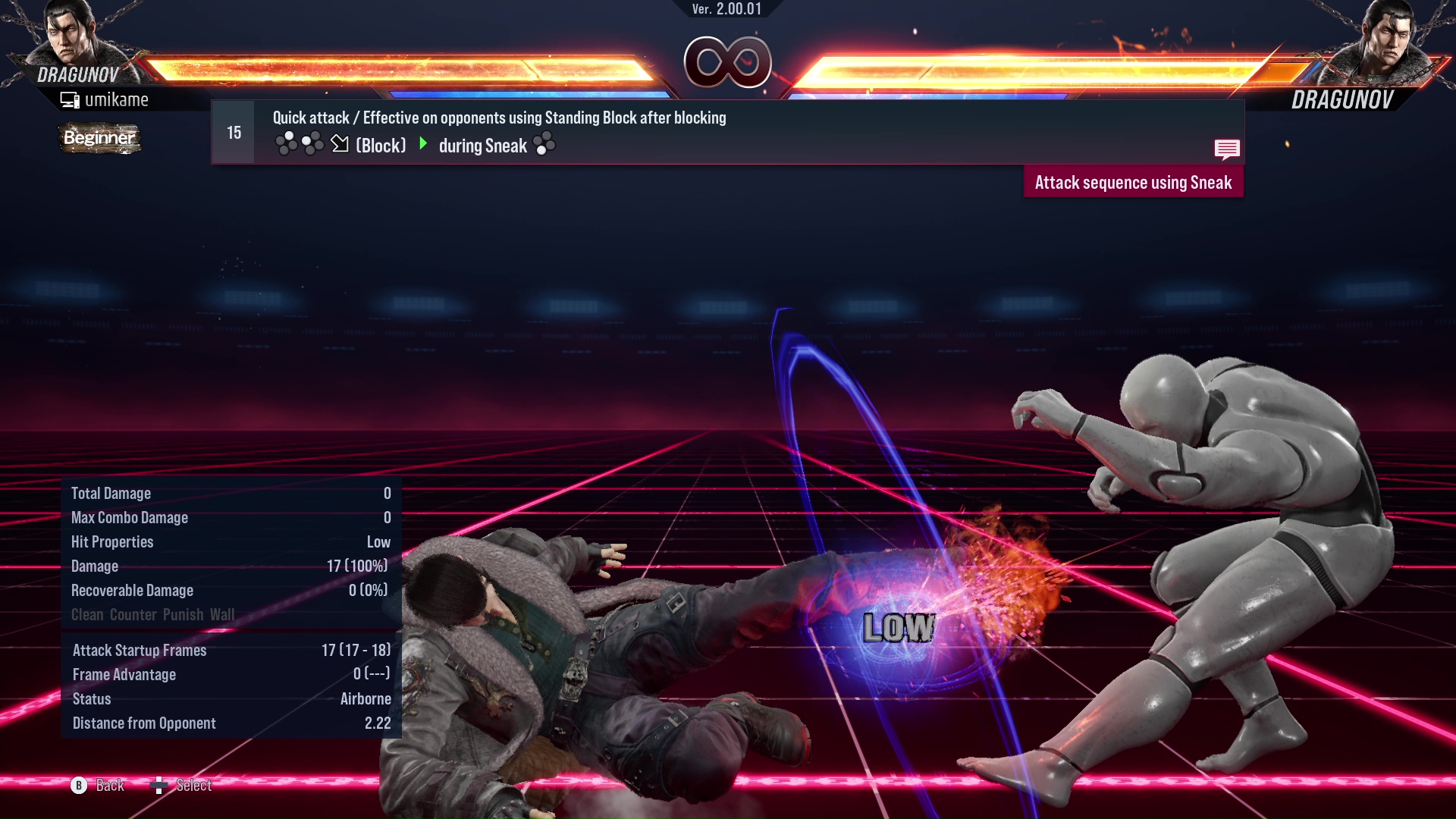Expand the Frame Advantage entry
Viewport: 1456px width, 819px height.
[x=227, y=674]
